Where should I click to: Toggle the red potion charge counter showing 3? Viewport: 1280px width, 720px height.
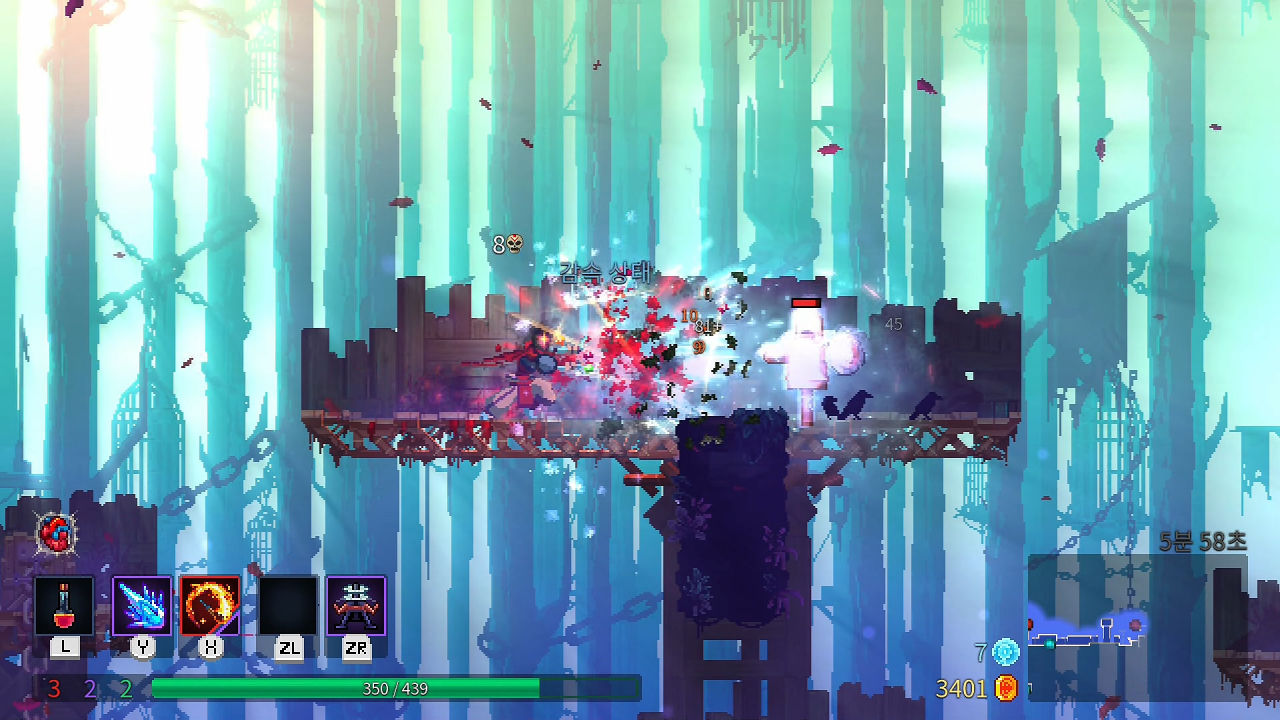pos(54,686)
